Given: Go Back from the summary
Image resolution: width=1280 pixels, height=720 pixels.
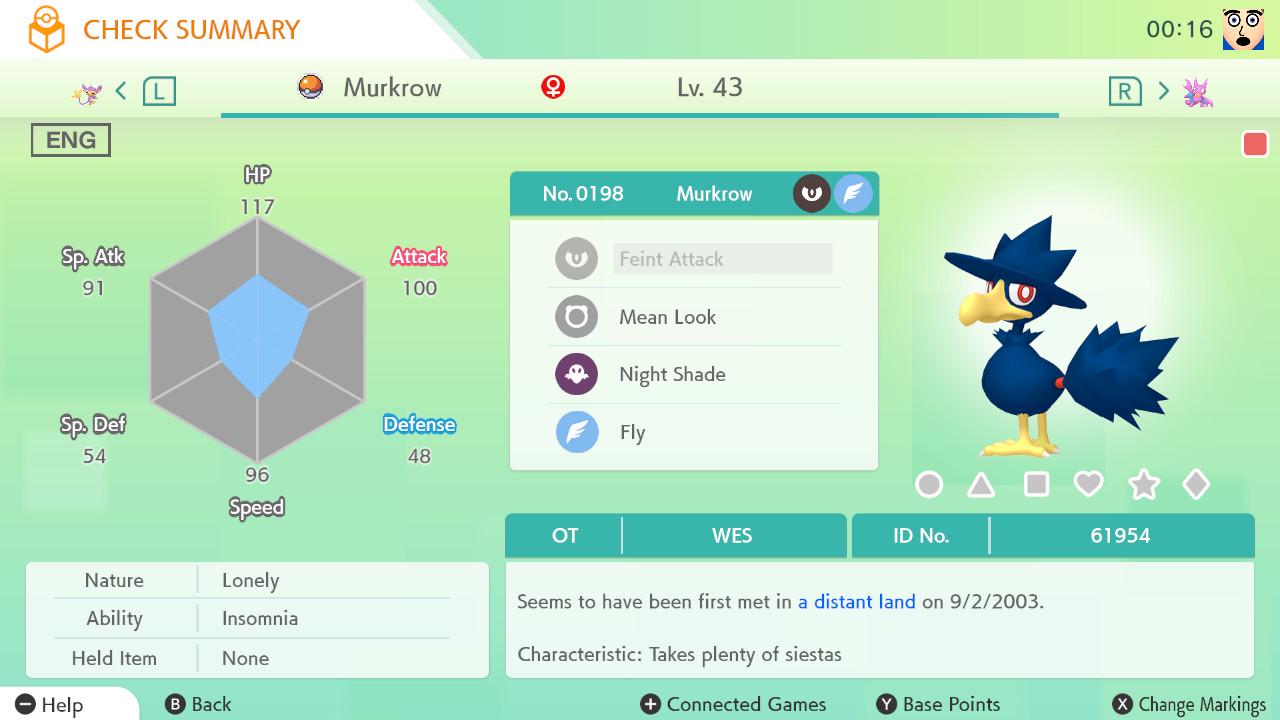Looking at the screenshot, I should [x=198, y=704].
